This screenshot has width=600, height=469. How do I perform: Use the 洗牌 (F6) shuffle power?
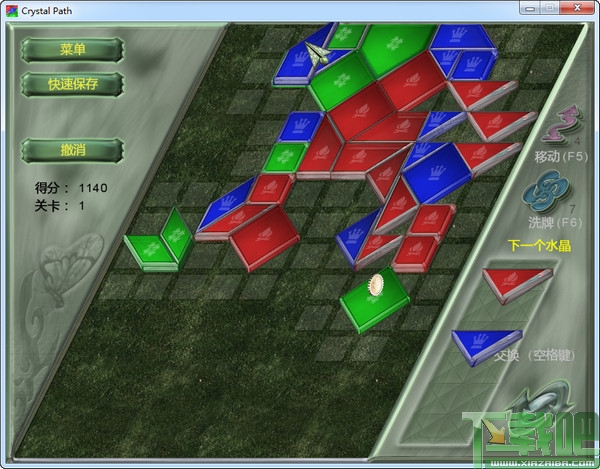(550, 191)
